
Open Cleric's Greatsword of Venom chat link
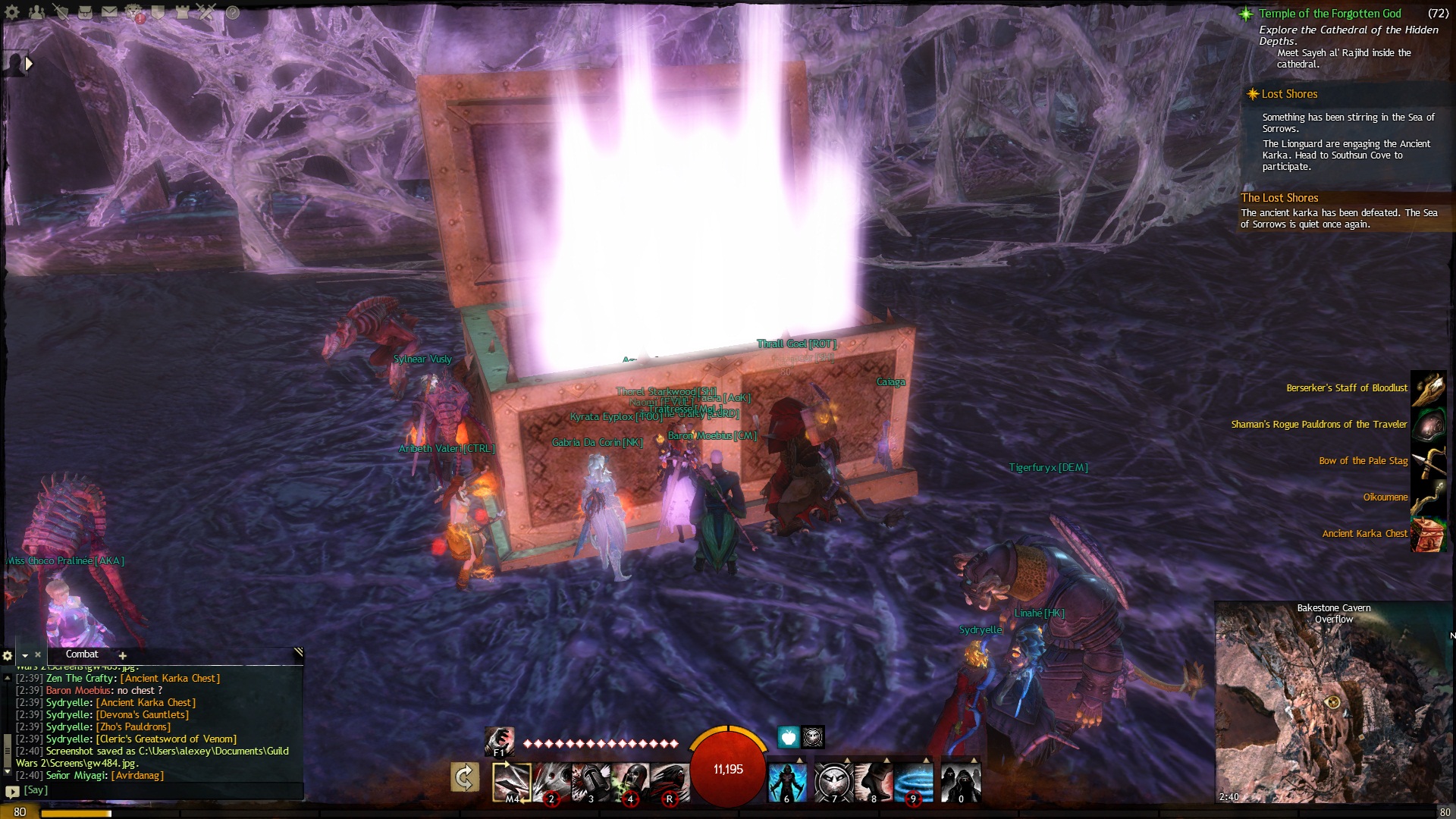pyautogui.click(x=166, y=739)
